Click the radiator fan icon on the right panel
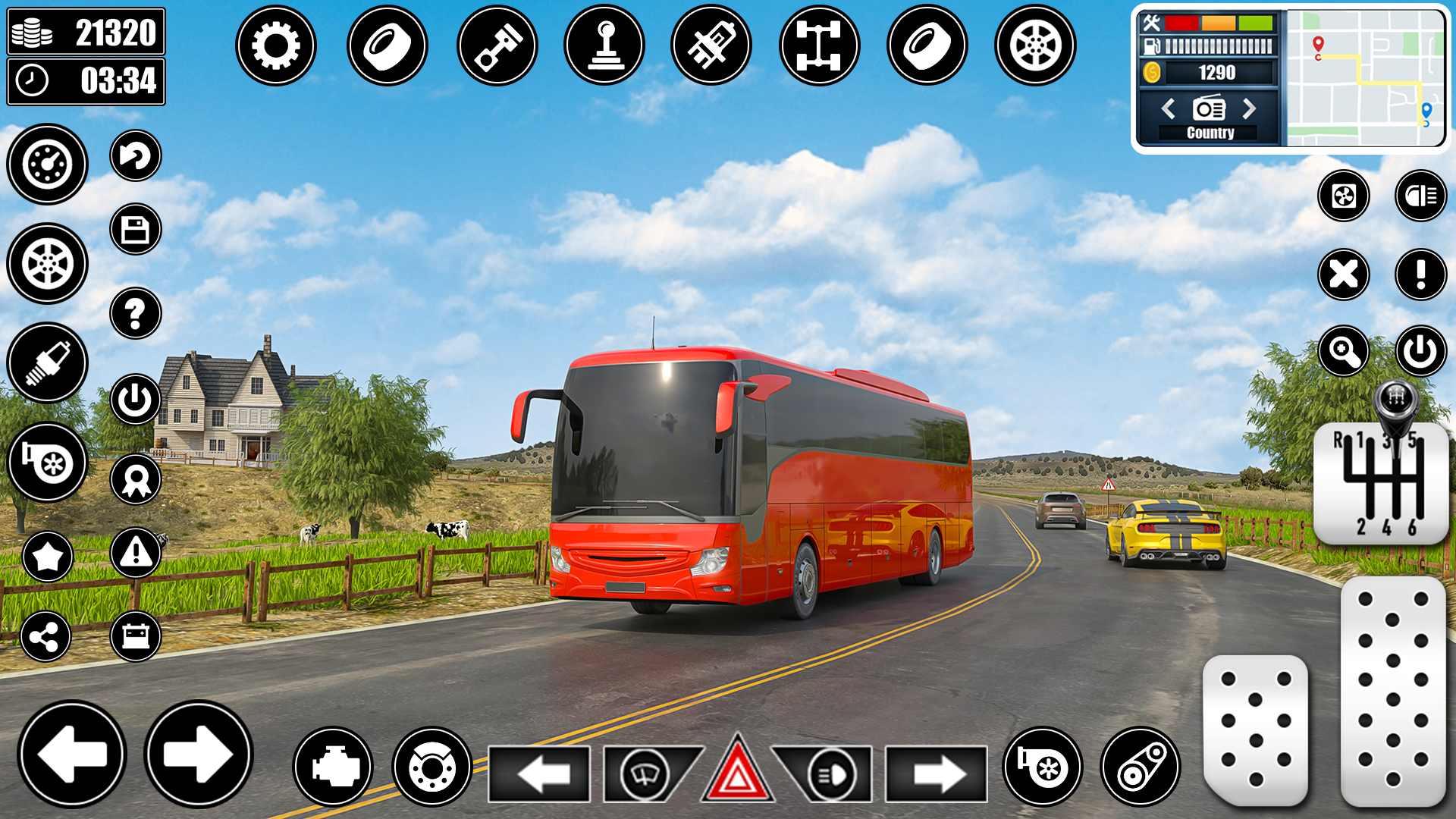The height and width of the screenshot is (819, 1456). (x=1344, y=196)
